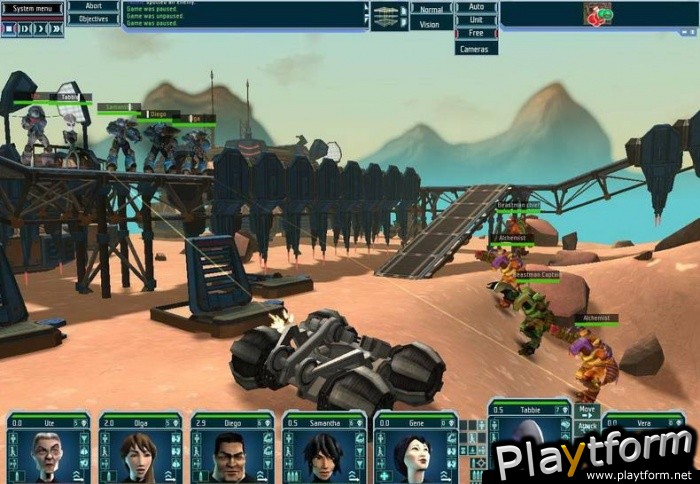Click the Abort mission button

[x=93, y=6]
